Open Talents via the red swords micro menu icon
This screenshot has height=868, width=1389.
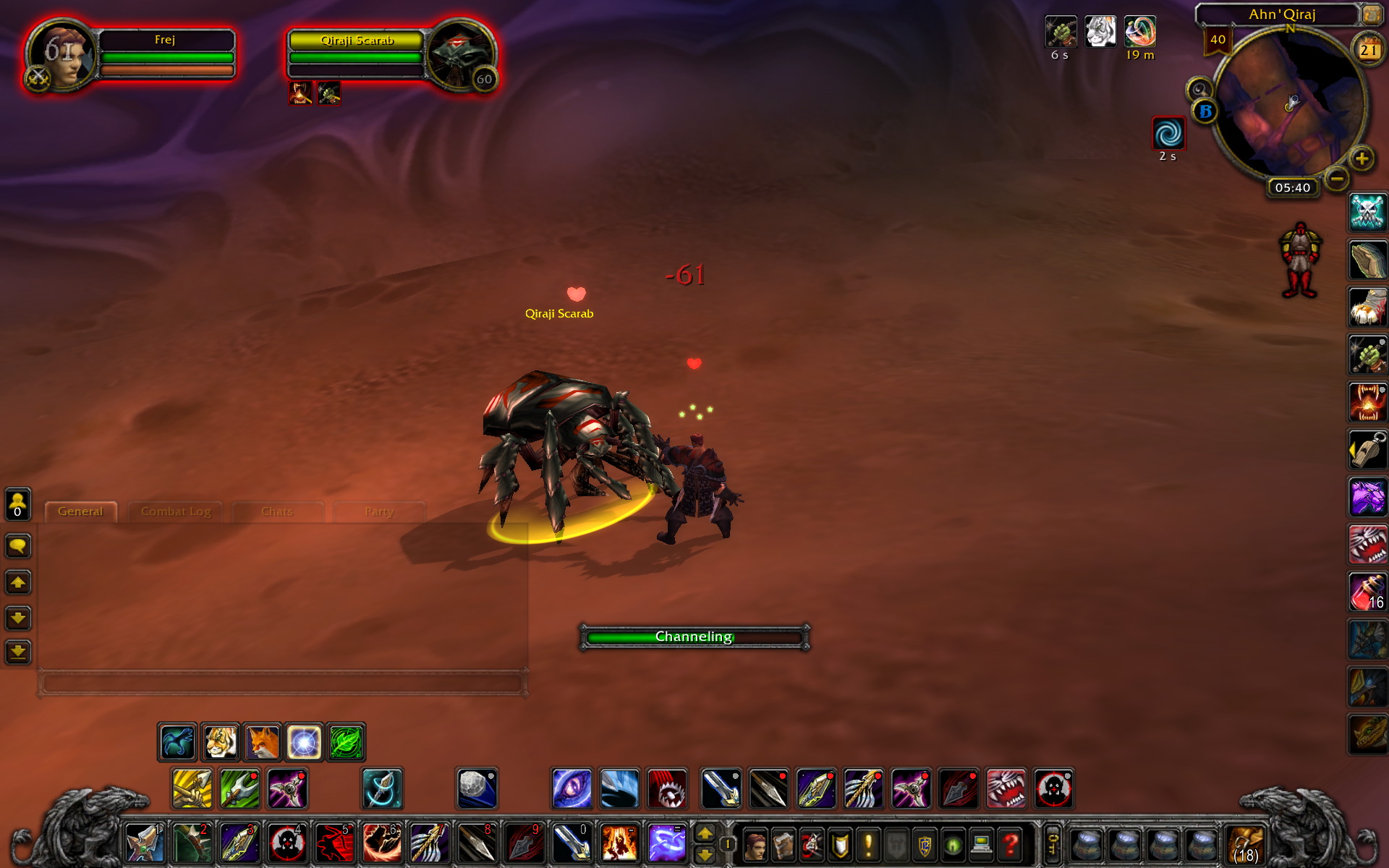click(812, 846)
